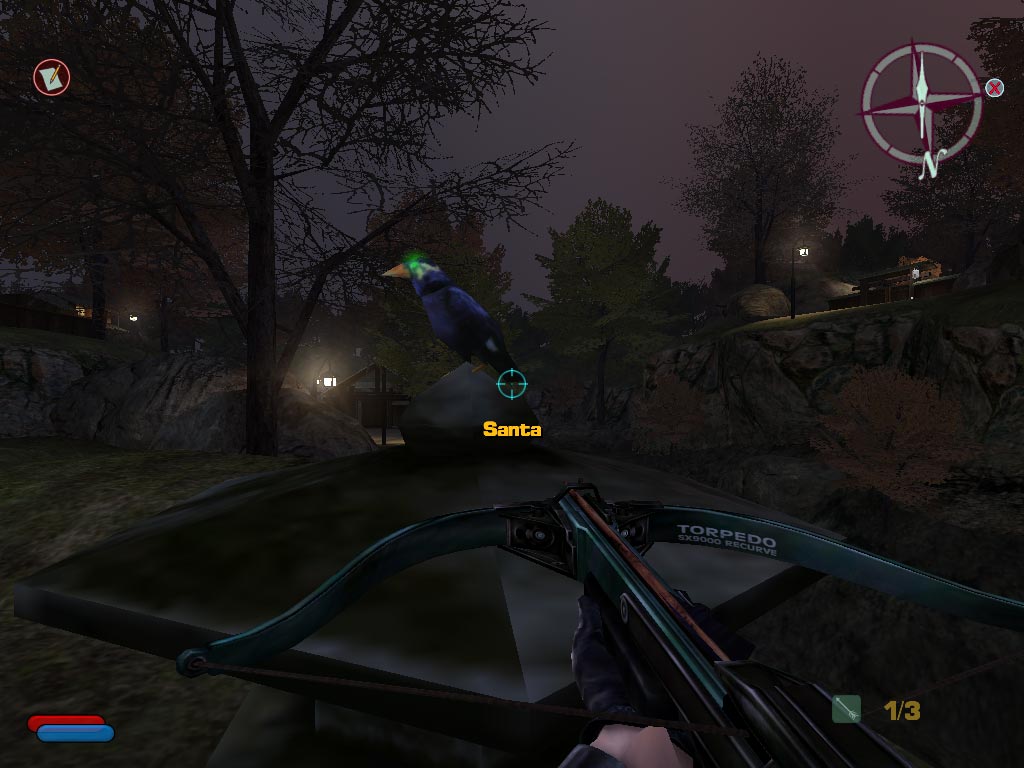The image size is (1024, 768).
Task: Select the green crossbow bolt ammo icon
Action: [846, 709]
